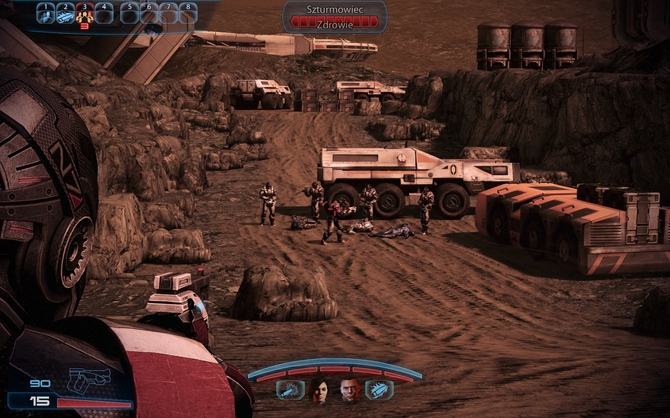Activate the power in hotbar slot 1
670x418 pixels.
pos(45,14)
